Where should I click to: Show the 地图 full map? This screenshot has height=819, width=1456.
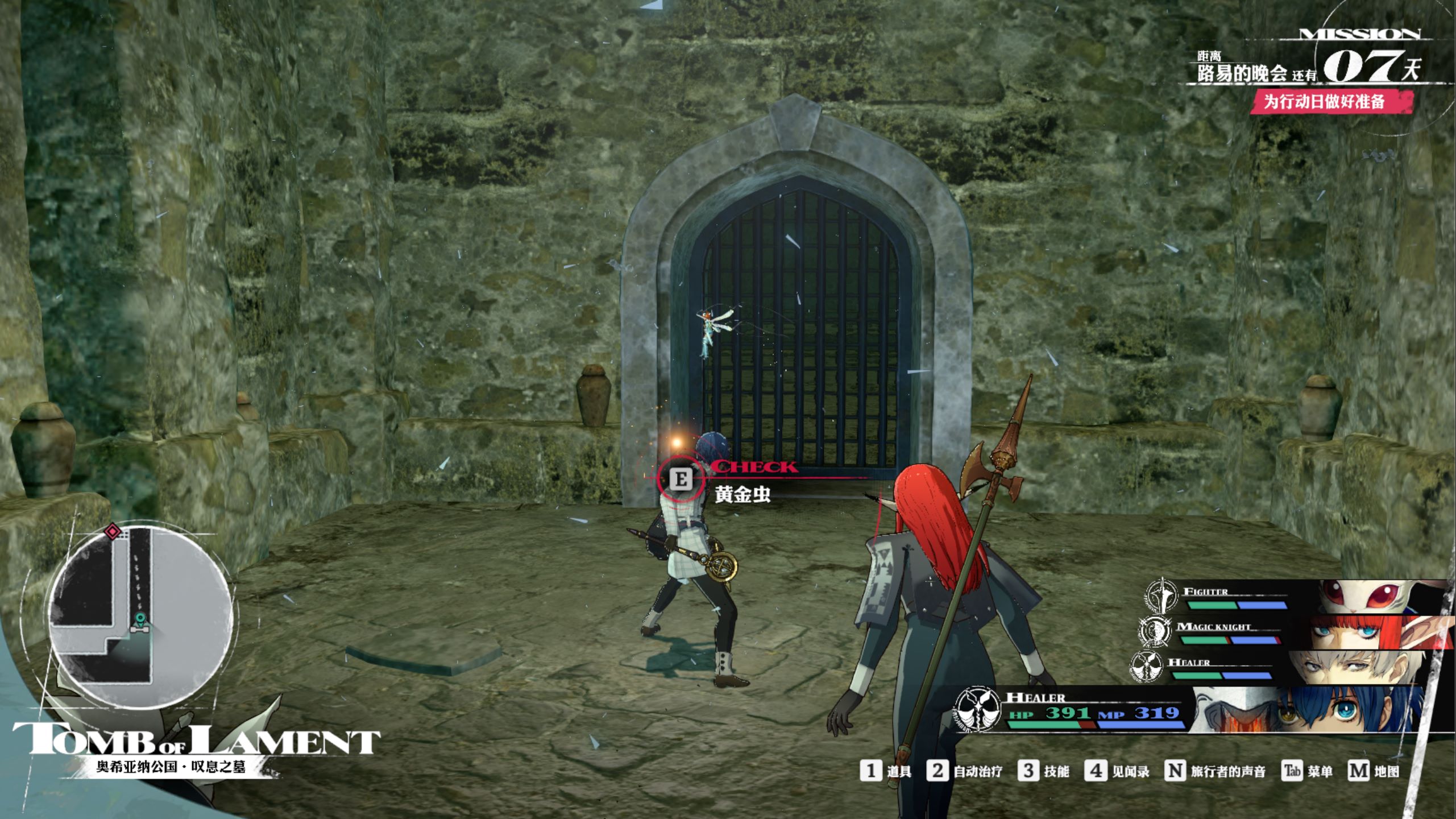point(1374,771)
